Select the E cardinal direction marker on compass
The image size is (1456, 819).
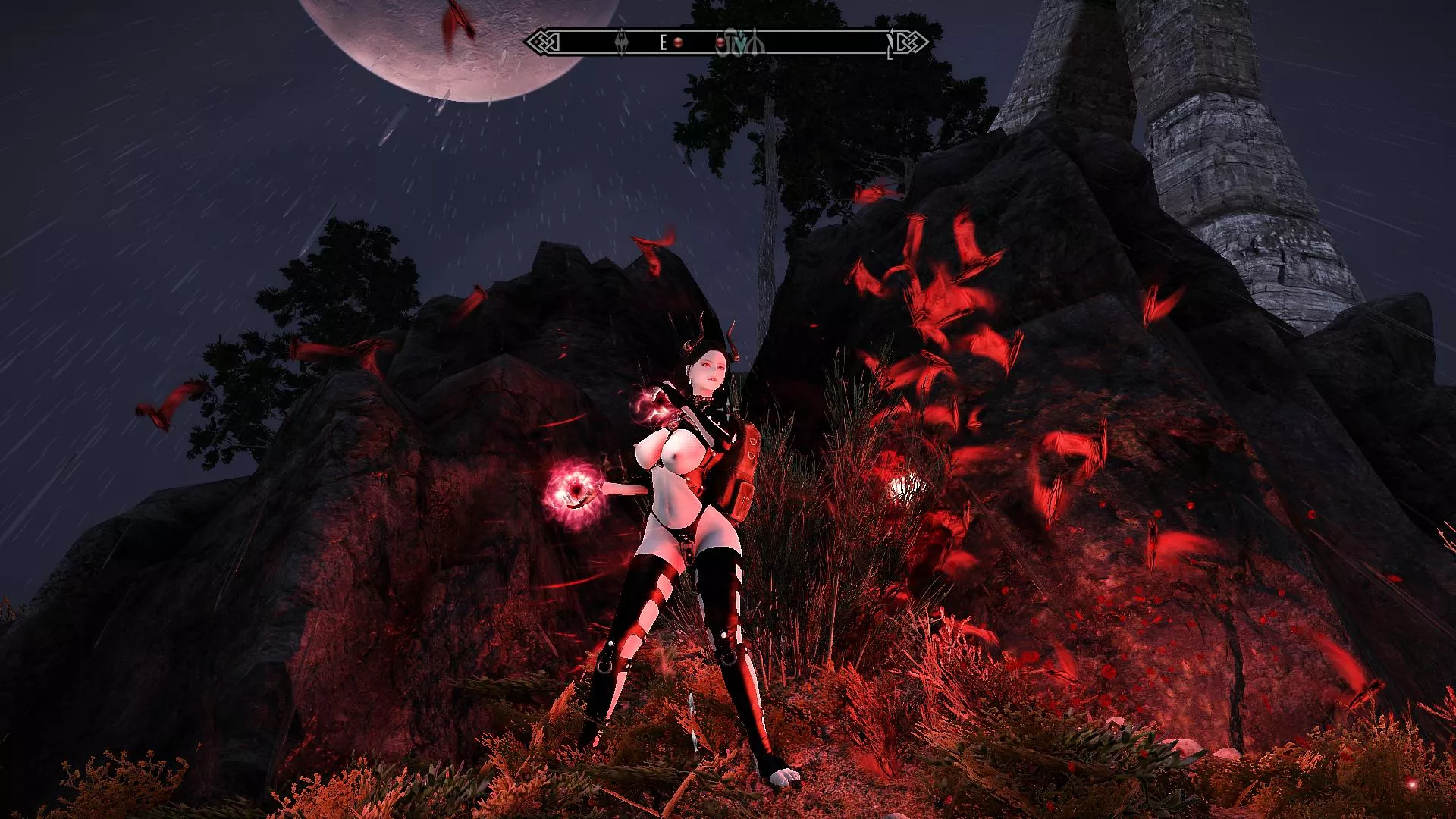[x=663, y=43]
